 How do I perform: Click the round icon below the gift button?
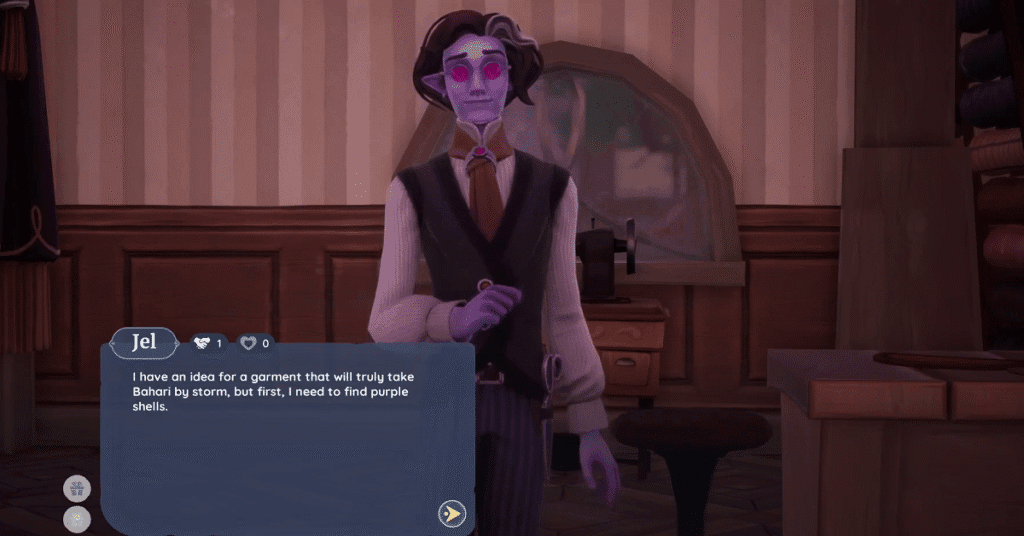77,518
